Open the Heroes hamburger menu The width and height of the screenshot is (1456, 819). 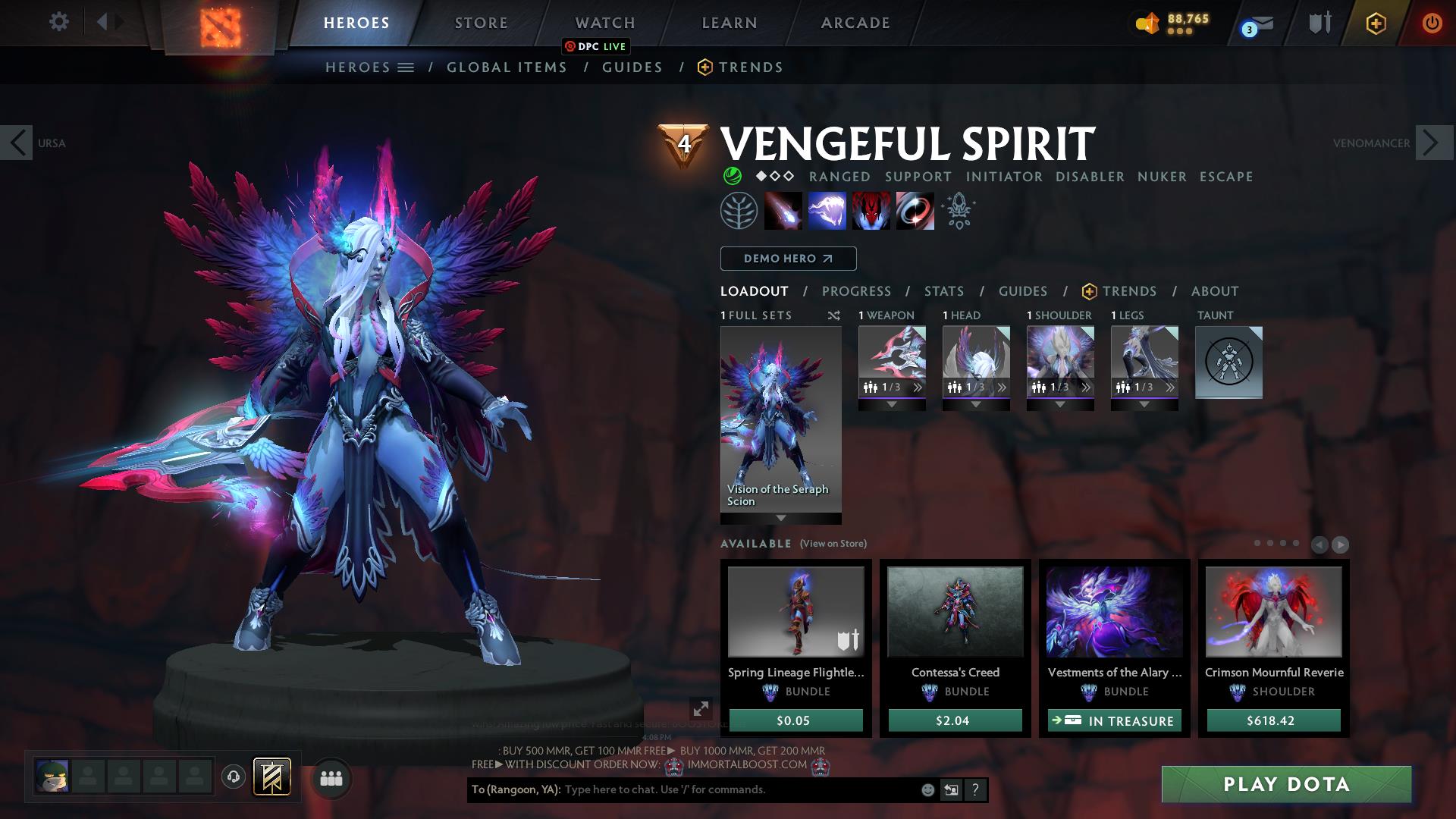(x=406, y=67)
